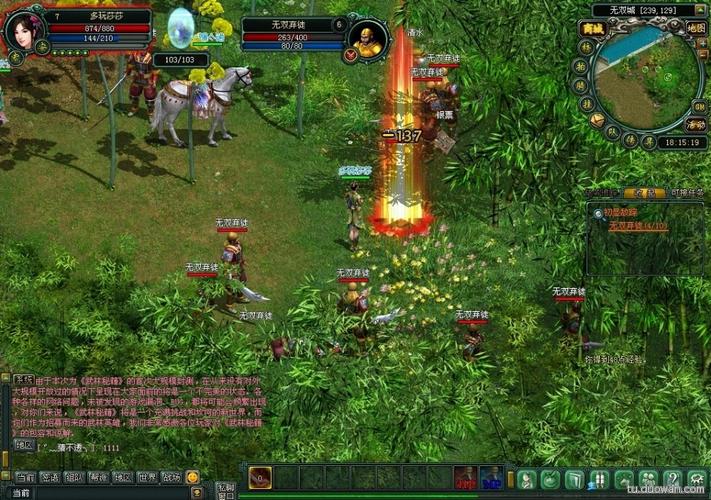Image resolution: width=711 pixels, height=500 pixels.
Task: Switch to the 密语 whisper channel
Action: (50, 478)
